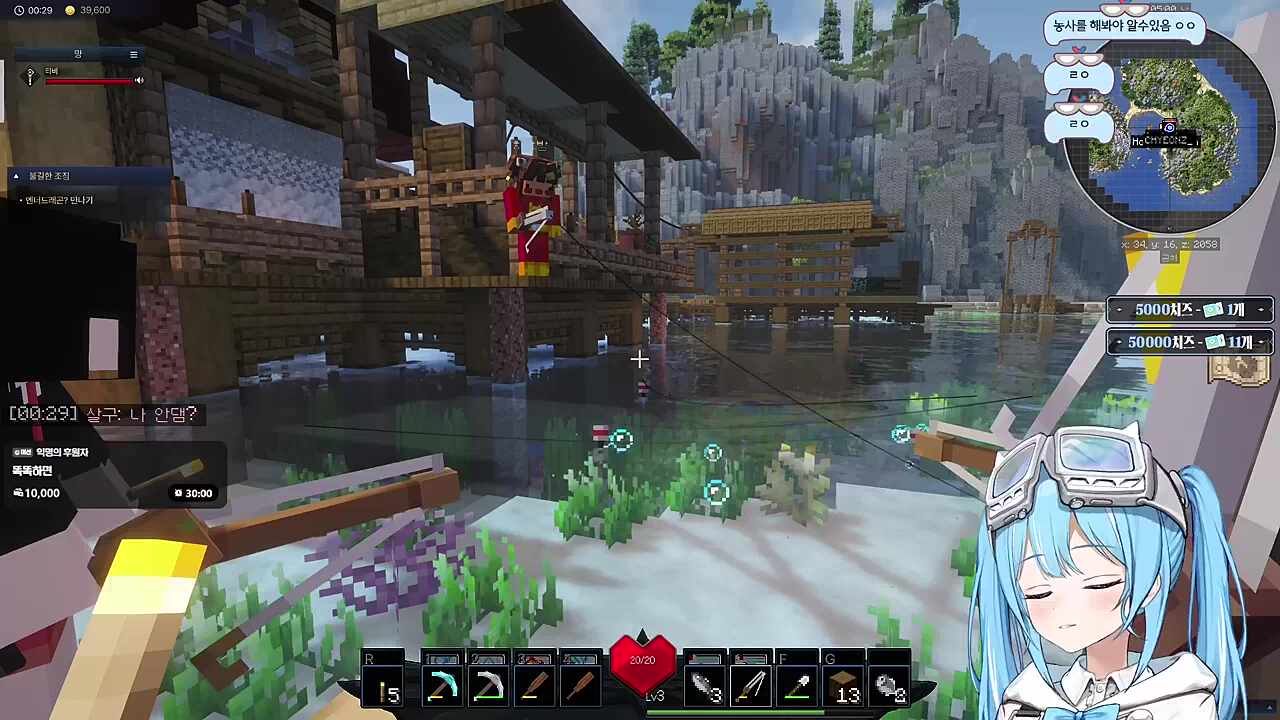Select the wood block slot with 13
The image size is (1280, 720).
pos(844,686)
